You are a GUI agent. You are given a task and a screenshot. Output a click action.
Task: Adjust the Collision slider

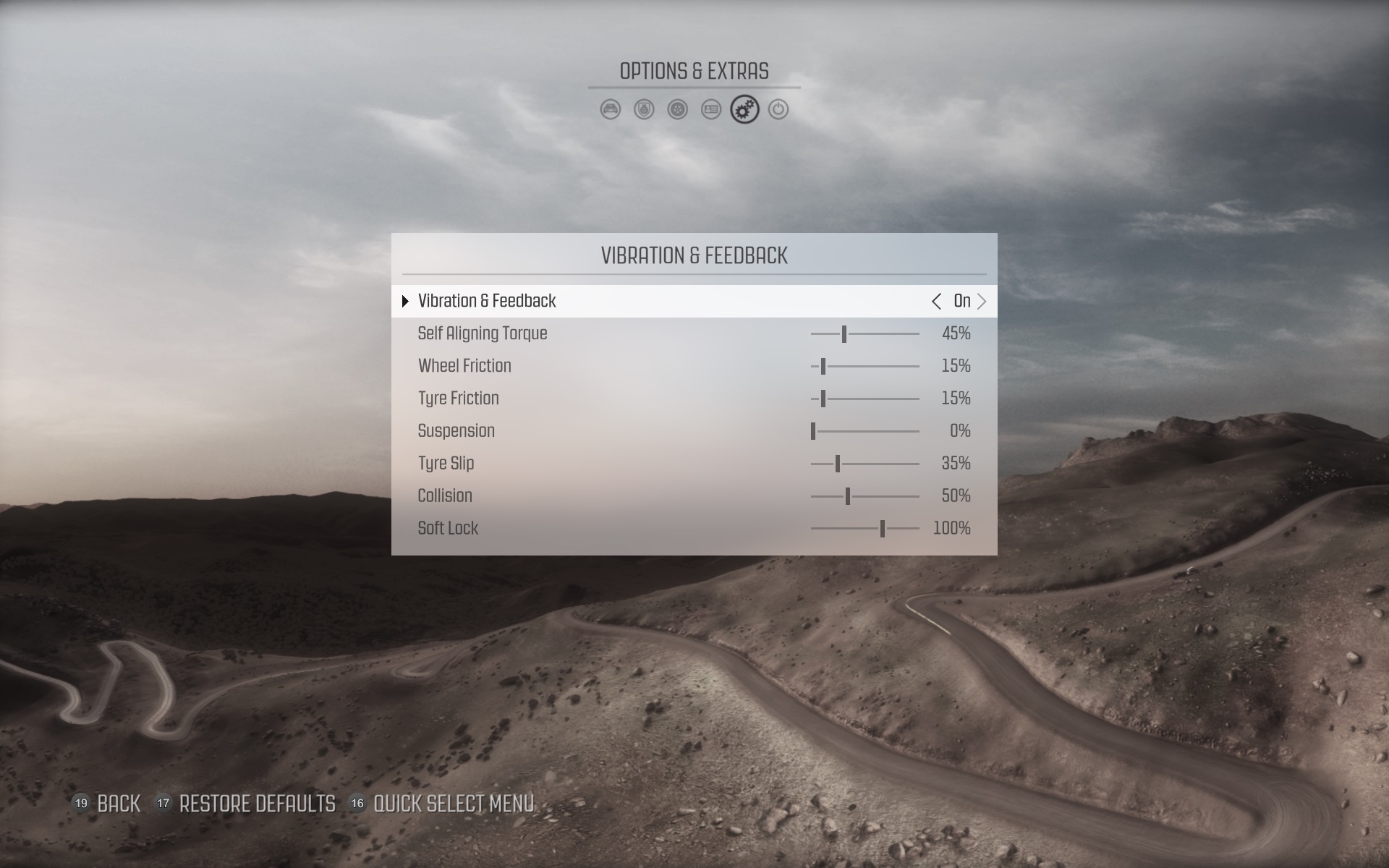coord(848,497)
